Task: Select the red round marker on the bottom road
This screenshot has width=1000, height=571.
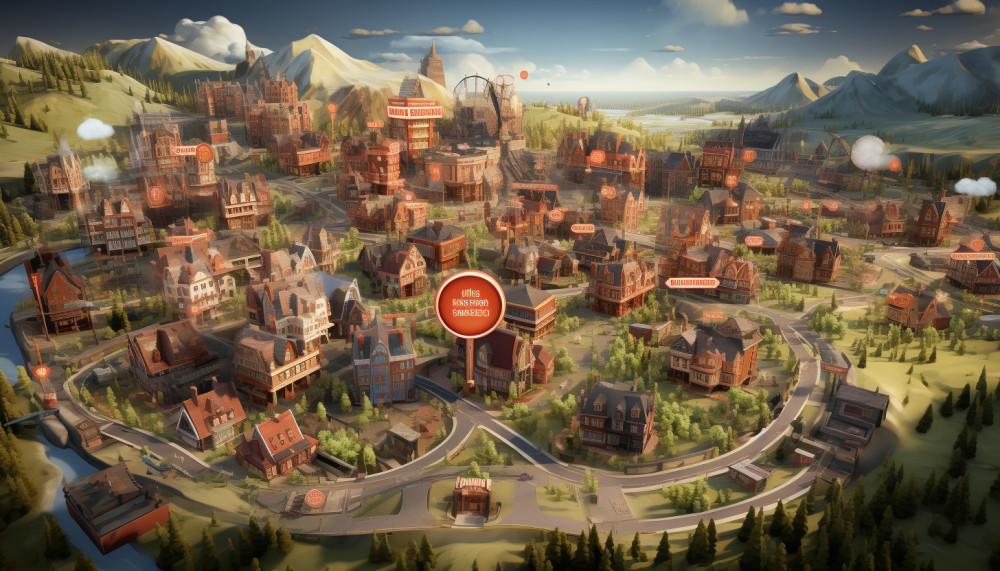Action: pos(315,498)
